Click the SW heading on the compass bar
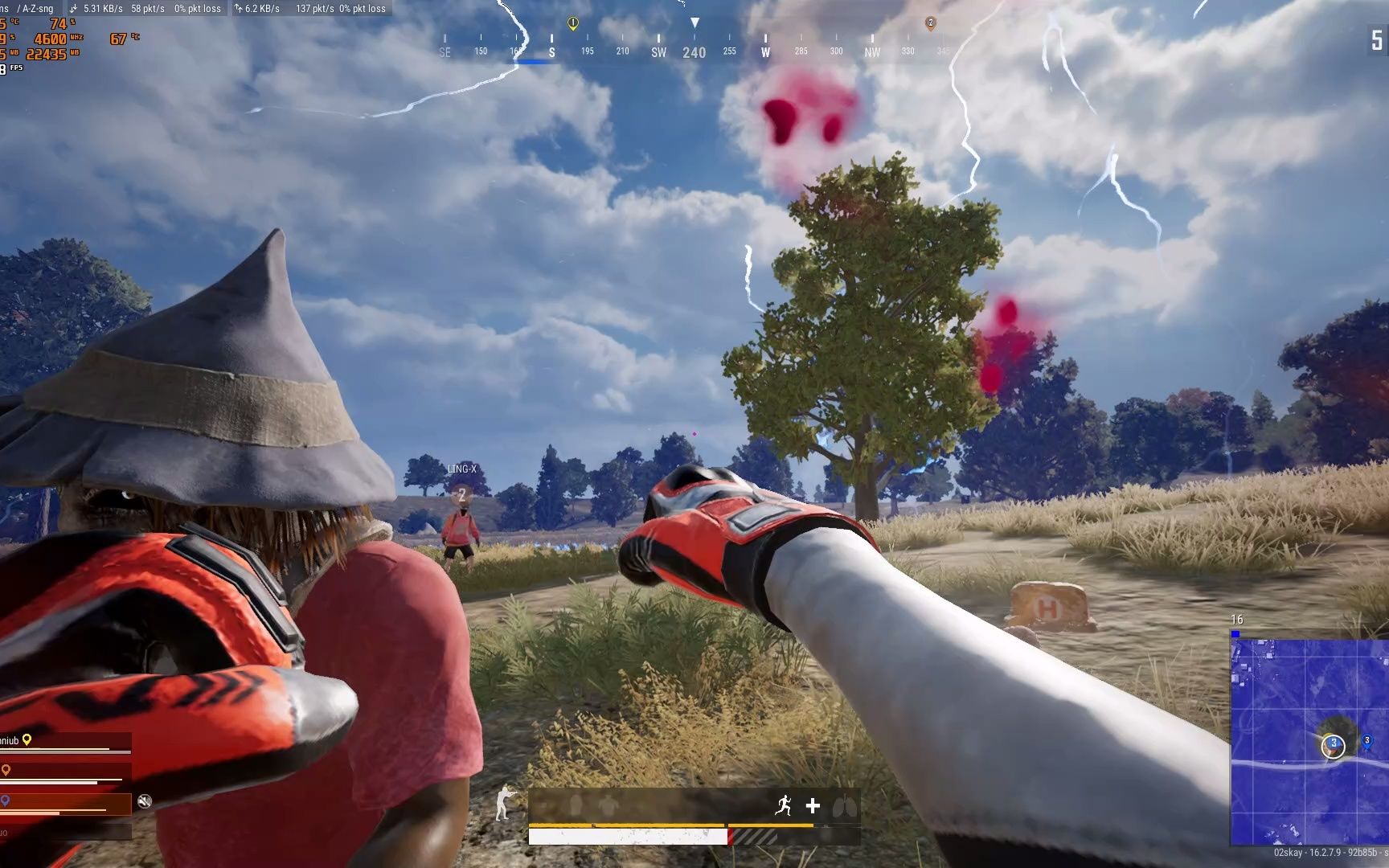The width and height of the screenshot is (1389, 868). 658,52
